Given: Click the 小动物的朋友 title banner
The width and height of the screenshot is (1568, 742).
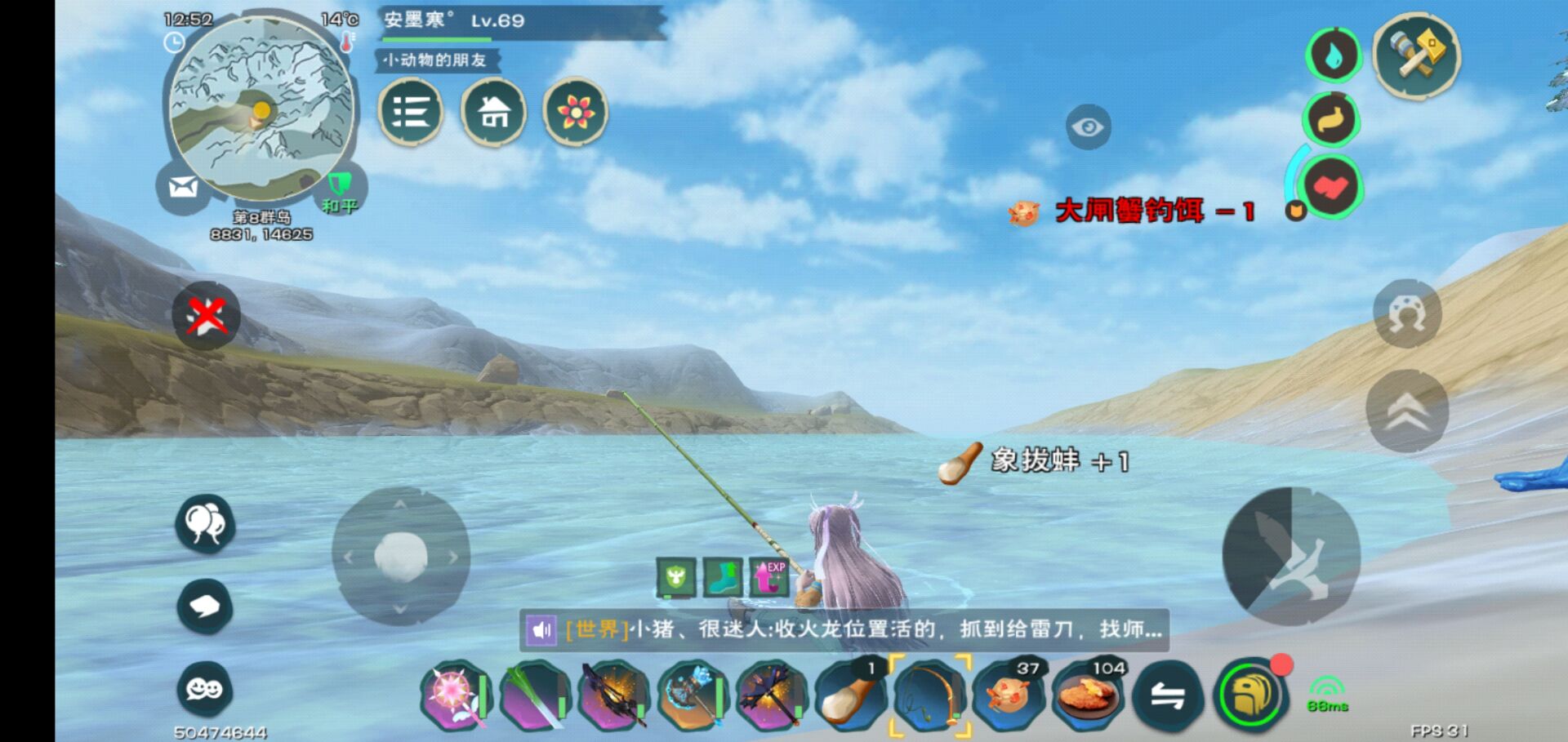Looking at the screenshot, I should [437, 60].
